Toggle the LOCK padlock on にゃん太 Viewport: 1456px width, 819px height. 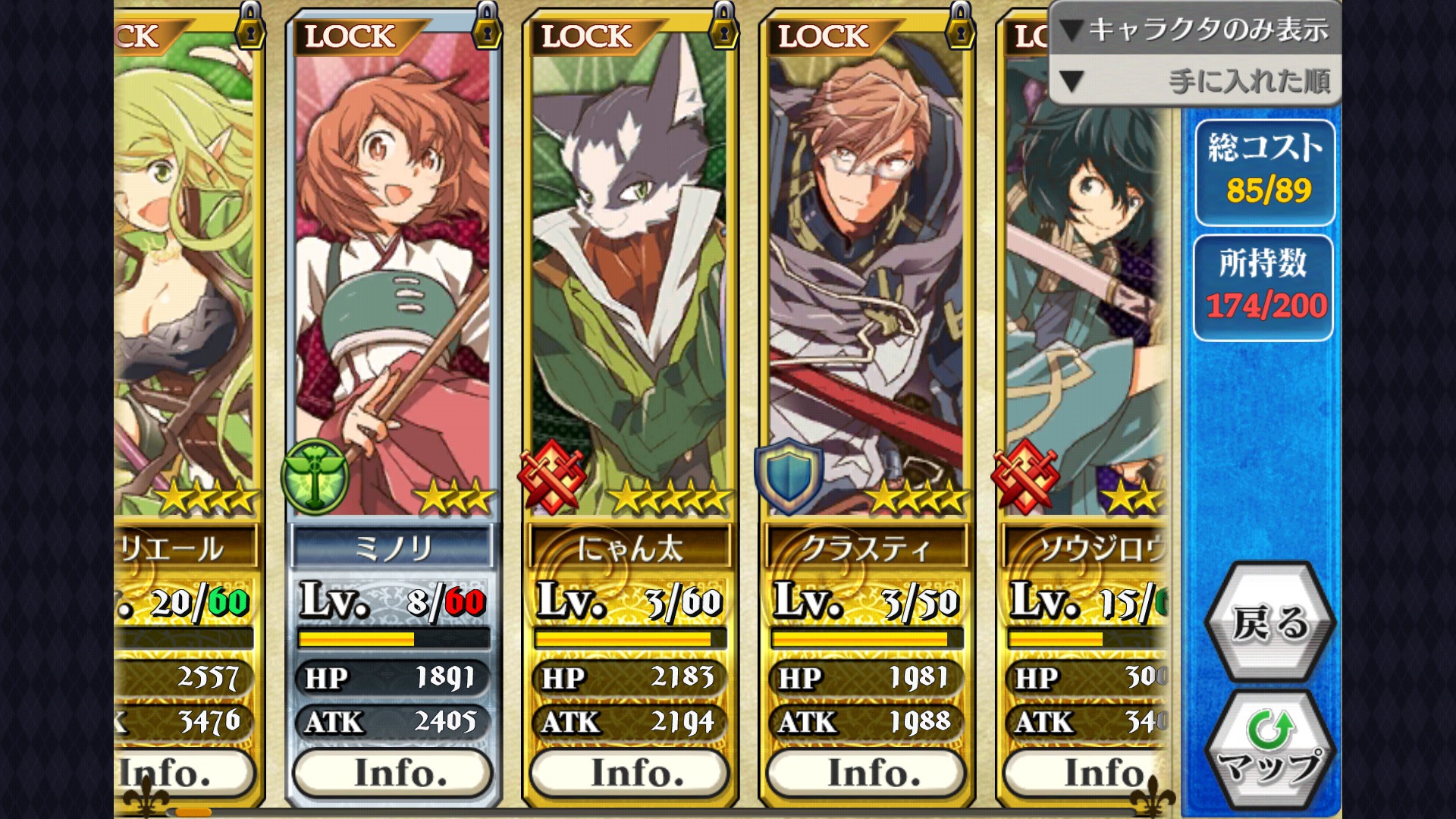[723, 27]
